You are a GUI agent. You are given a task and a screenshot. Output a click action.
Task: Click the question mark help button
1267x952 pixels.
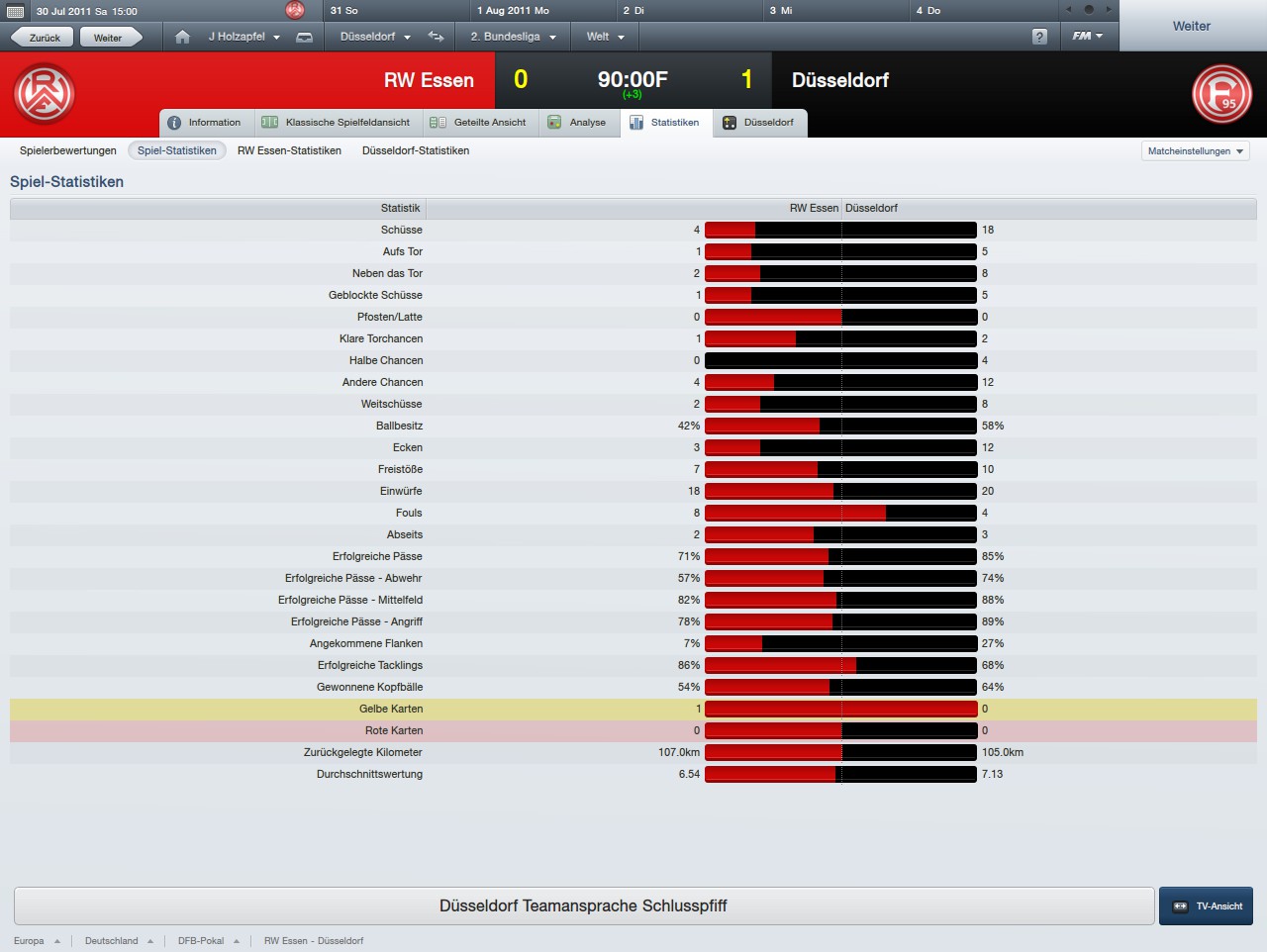1039,37
